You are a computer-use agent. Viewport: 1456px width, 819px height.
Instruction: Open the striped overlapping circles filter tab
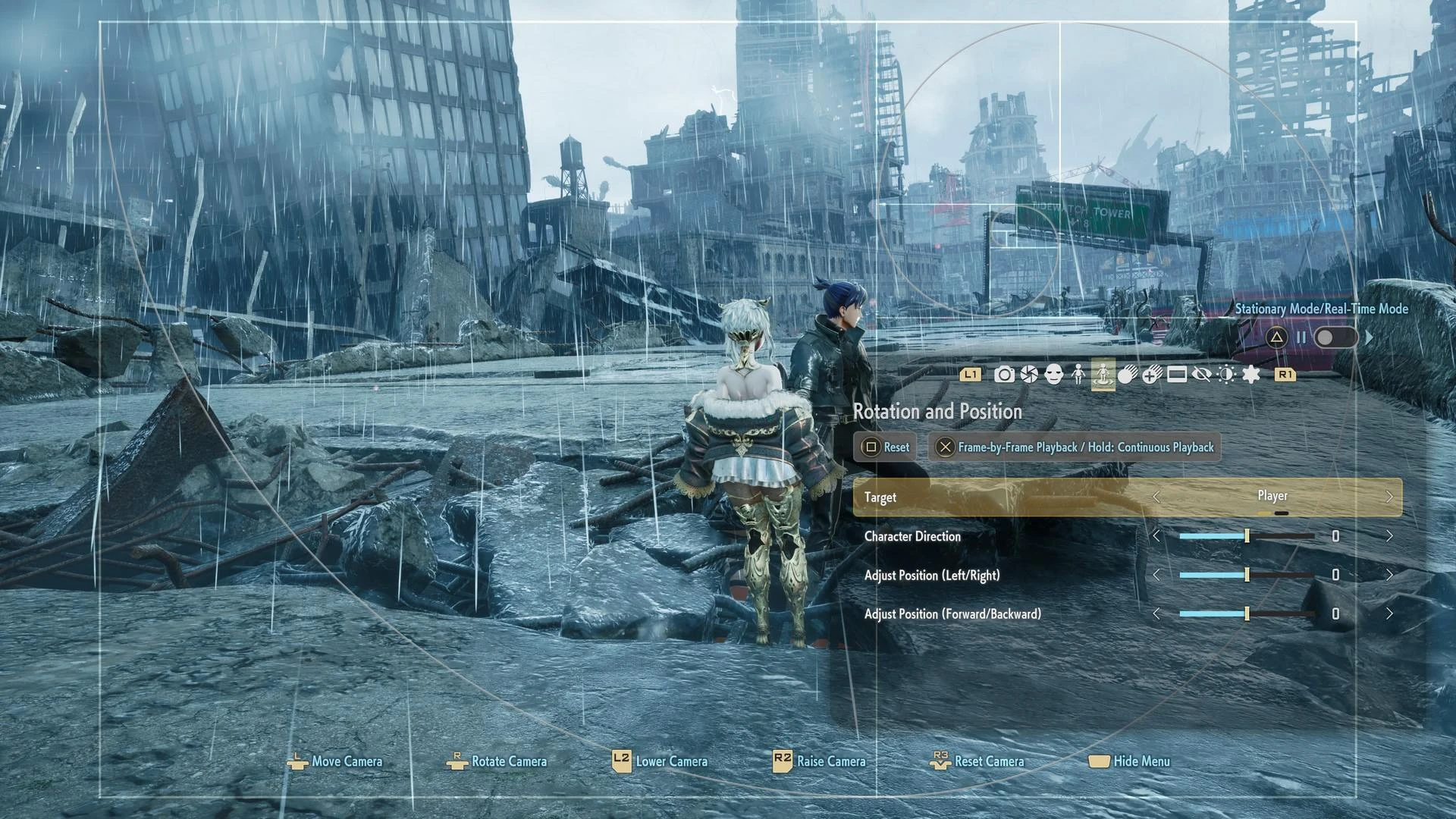1127,375
